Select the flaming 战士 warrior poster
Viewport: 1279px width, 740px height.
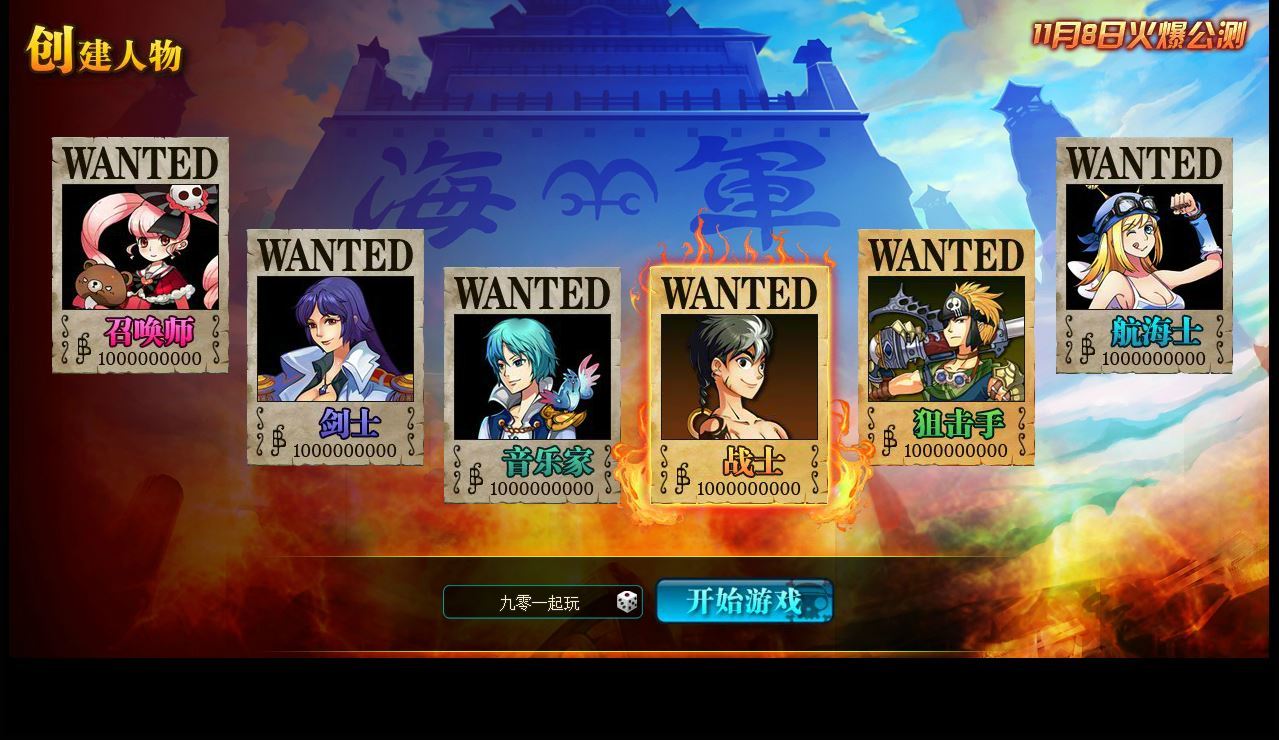pos(739,385)
